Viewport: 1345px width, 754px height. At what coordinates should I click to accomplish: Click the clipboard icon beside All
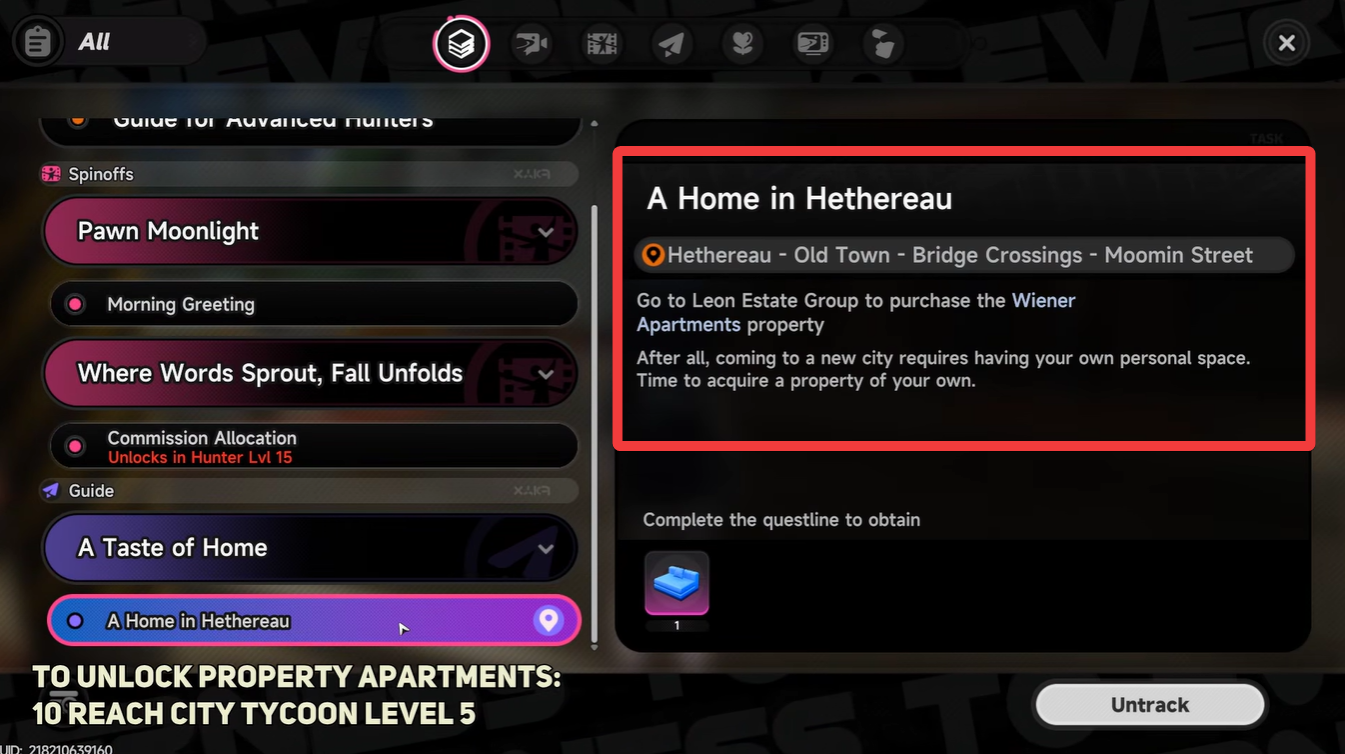37,41
